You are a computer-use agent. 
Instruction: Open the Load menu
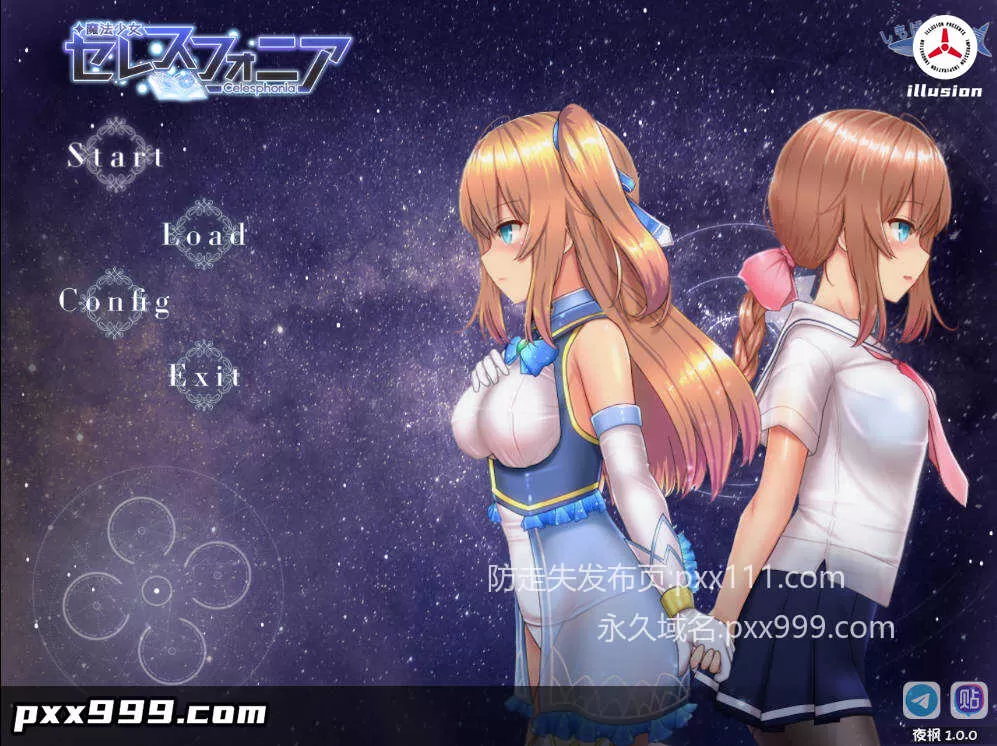[204, 235]
